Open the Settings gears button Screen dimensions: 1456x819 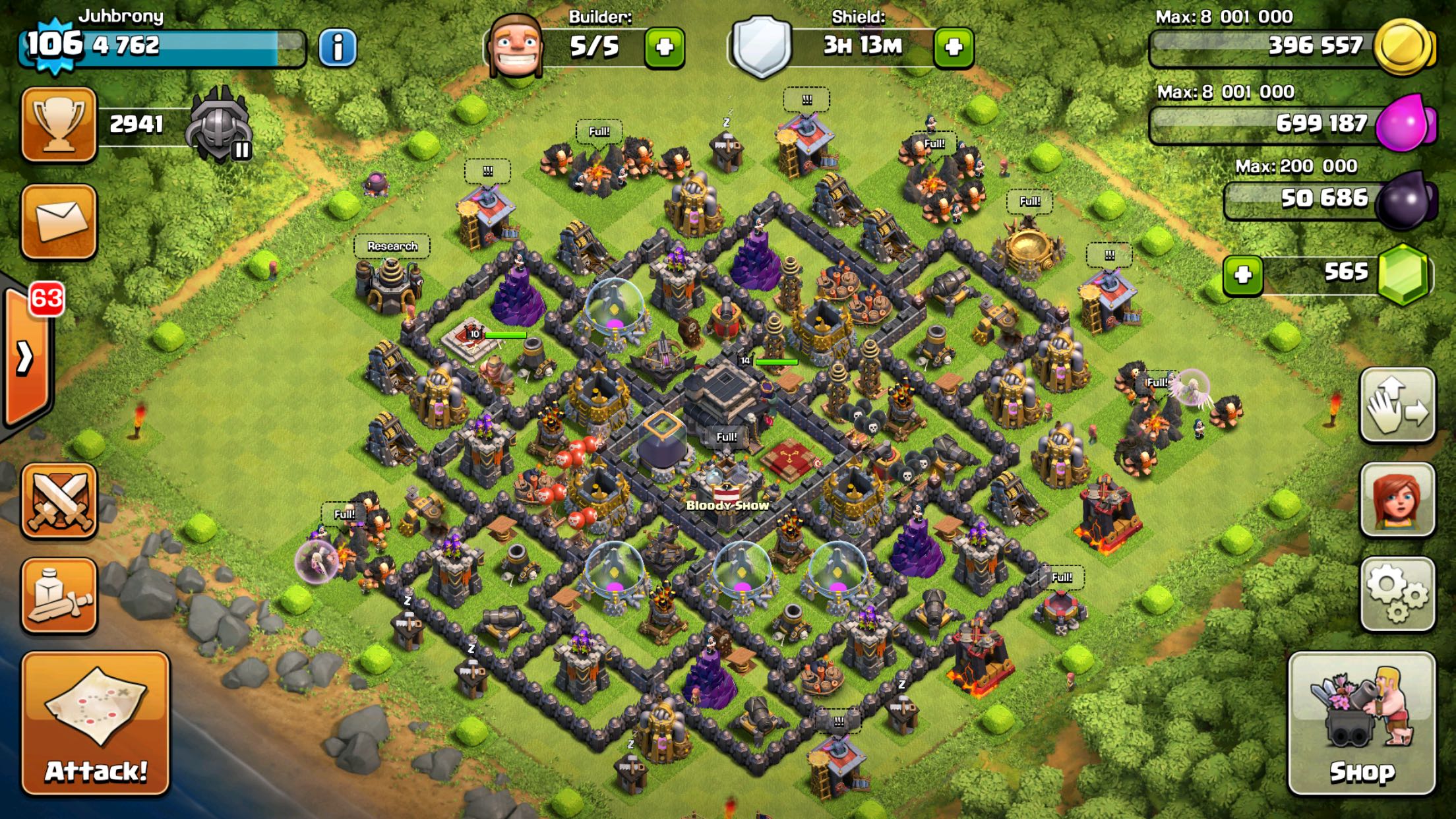coord(1397,593)
